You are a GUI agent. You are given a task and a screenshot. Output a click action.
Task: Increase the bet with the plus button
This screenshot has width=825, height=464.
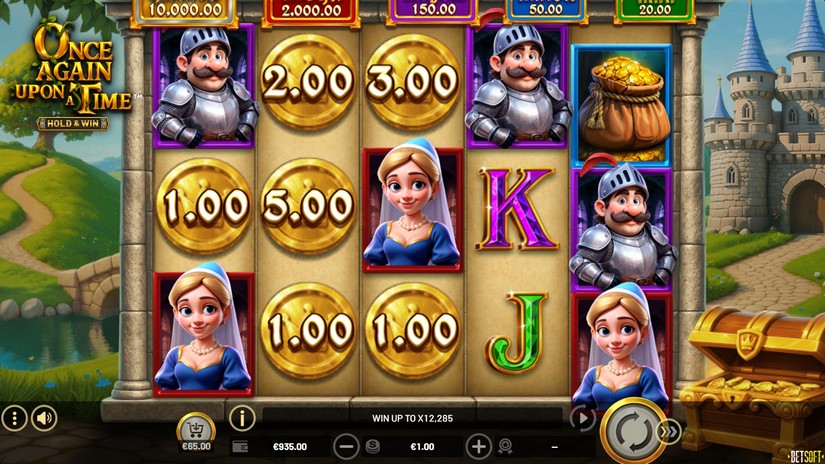click(479, 446)
